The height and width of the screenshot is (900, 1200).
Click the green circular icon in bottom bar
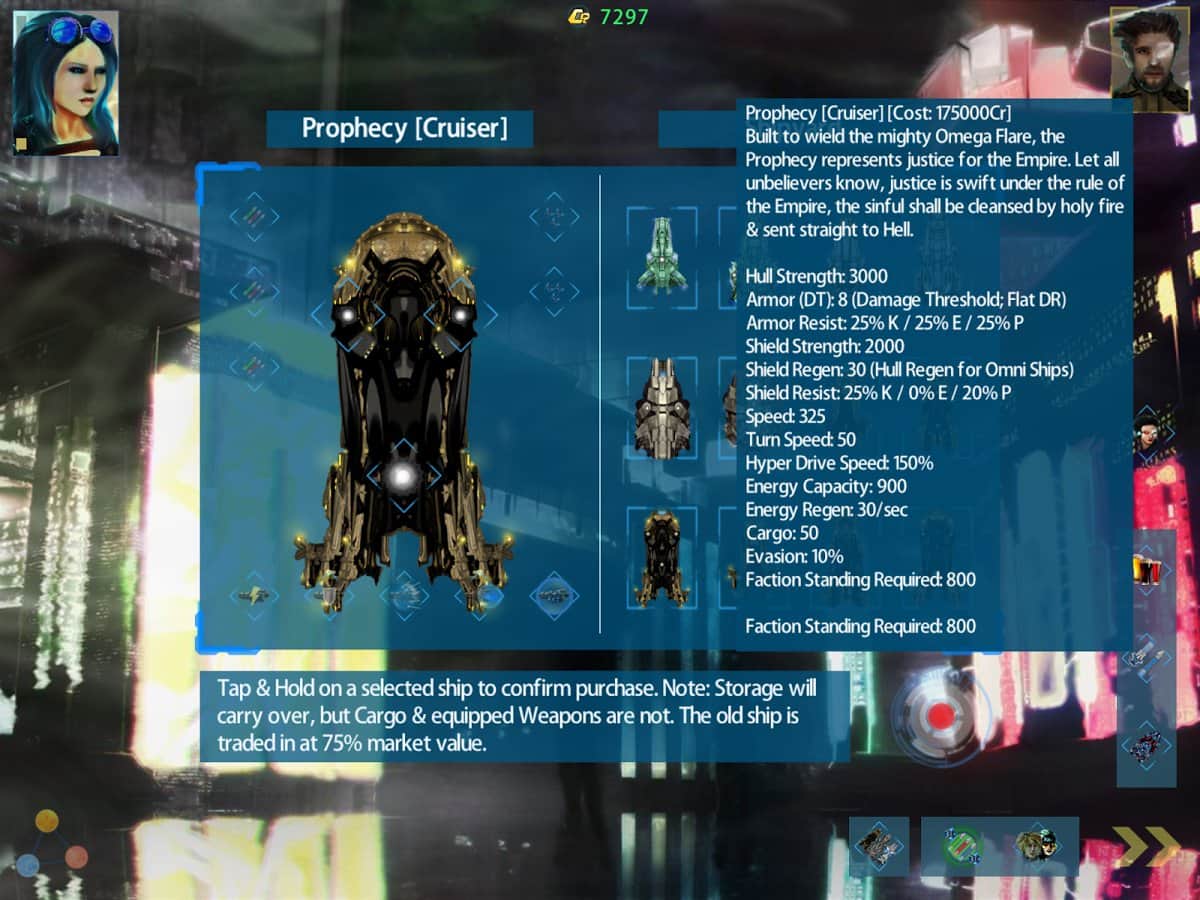pyautogui.click(x=962, y=847)
